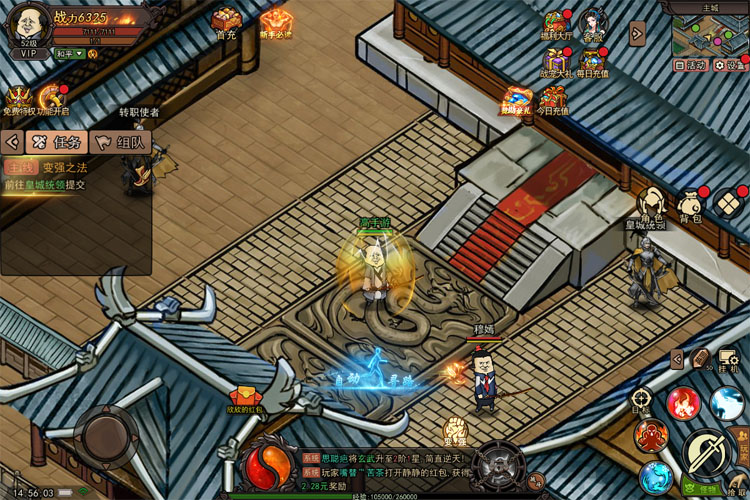The height and width of the screenshot is (500, 750).
Task: Switch to the 任务 quest tab
Action: click(56, 142)
